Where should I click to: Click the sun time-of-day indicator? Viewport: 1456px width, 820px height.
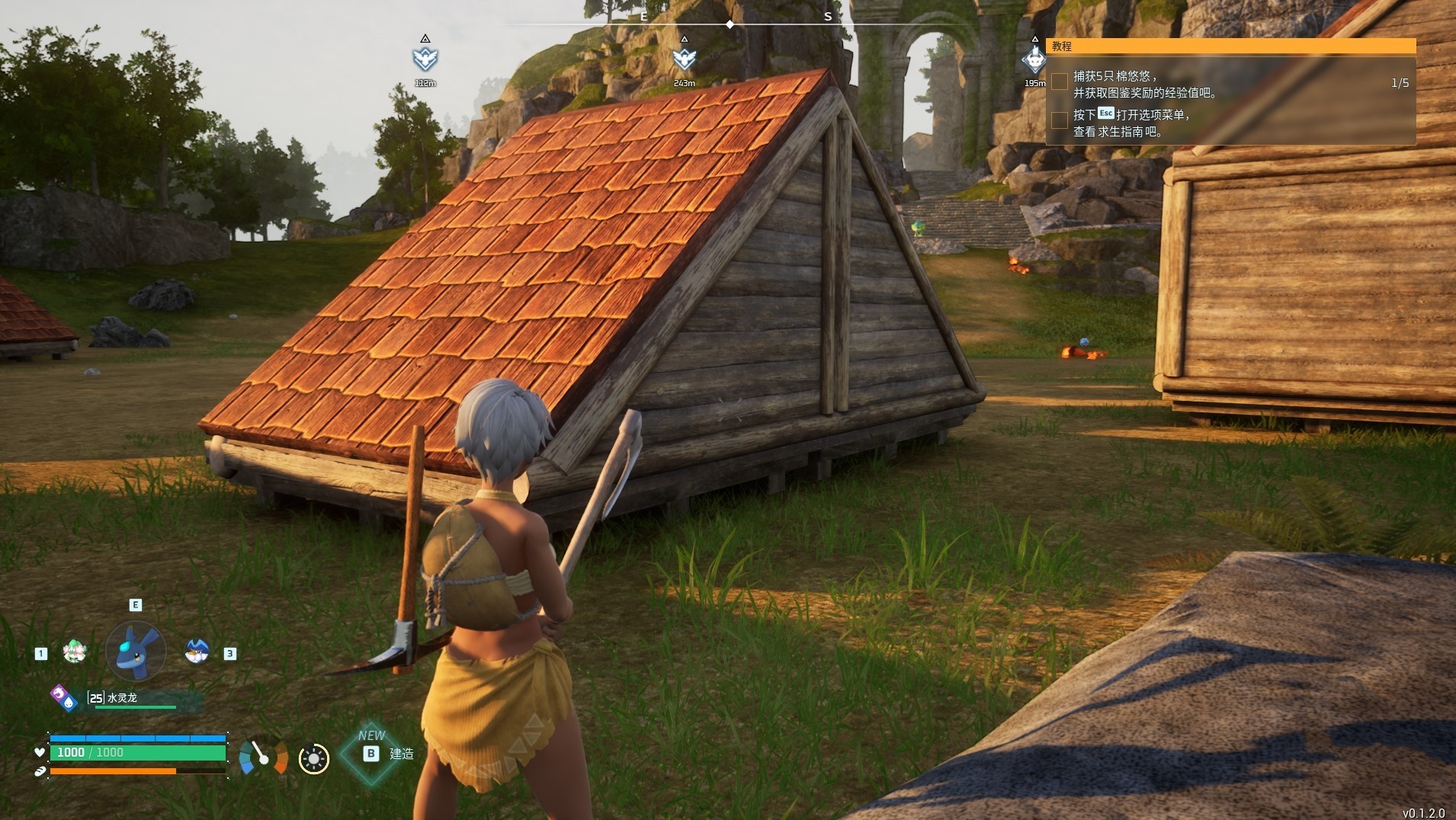coord(313,759)
